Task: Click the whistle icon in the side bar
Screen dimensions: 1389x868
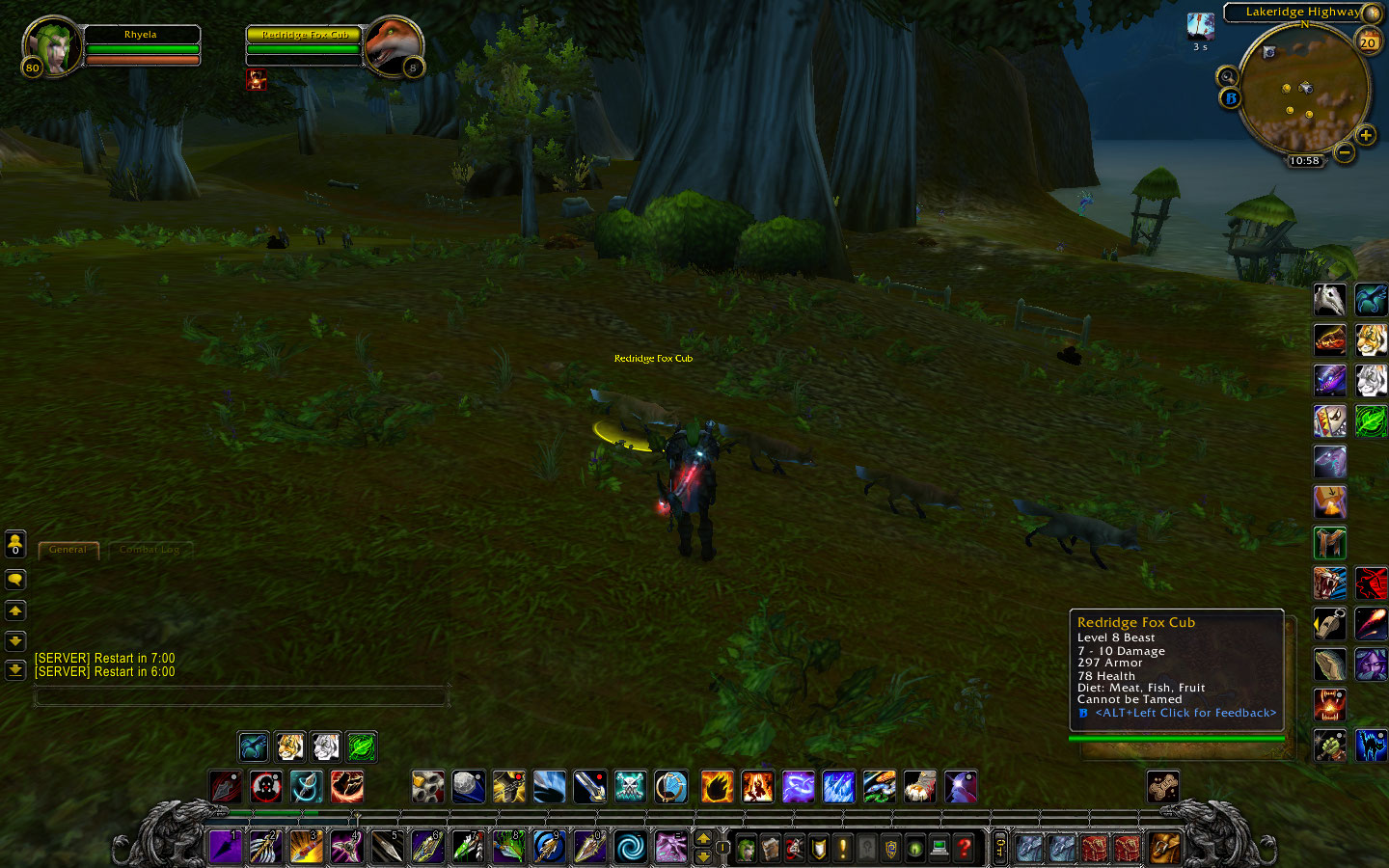Action: 1329,624
